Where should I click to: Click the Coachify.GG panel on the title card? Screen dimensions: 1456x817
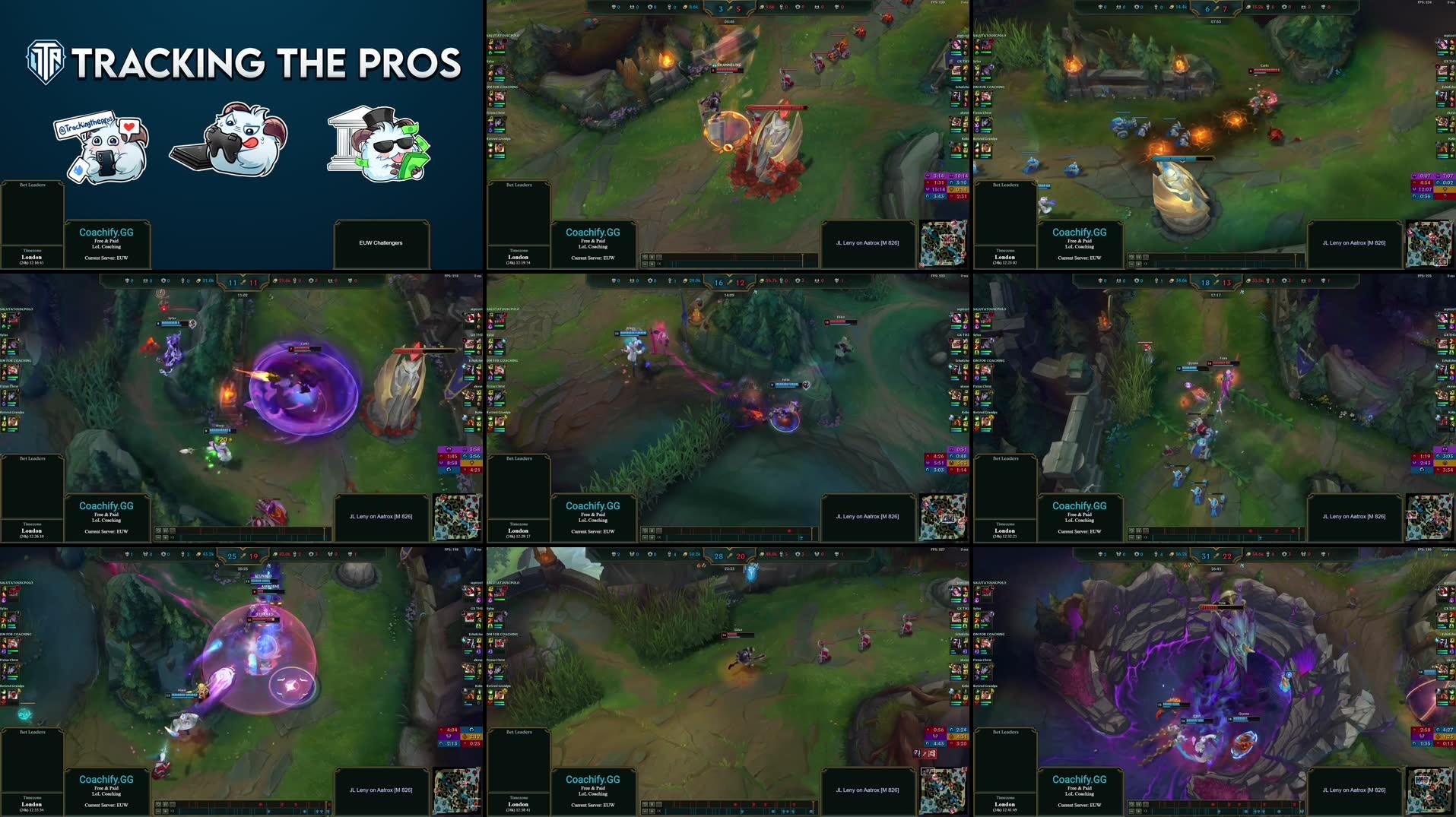coord(106,243)
